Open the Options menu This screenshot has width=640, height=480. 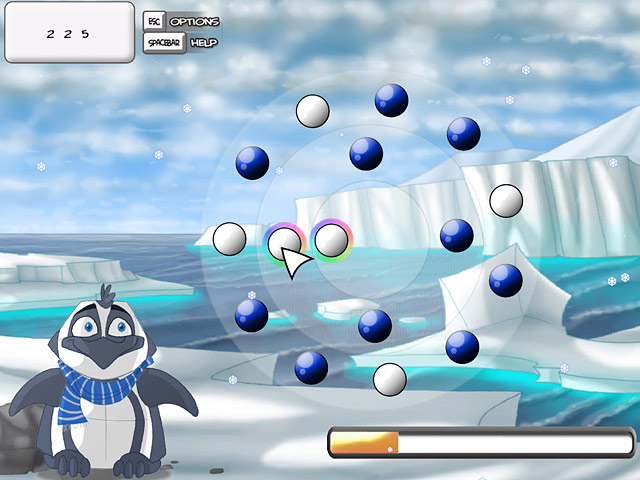pyautogui.click(x=182, y=21)
